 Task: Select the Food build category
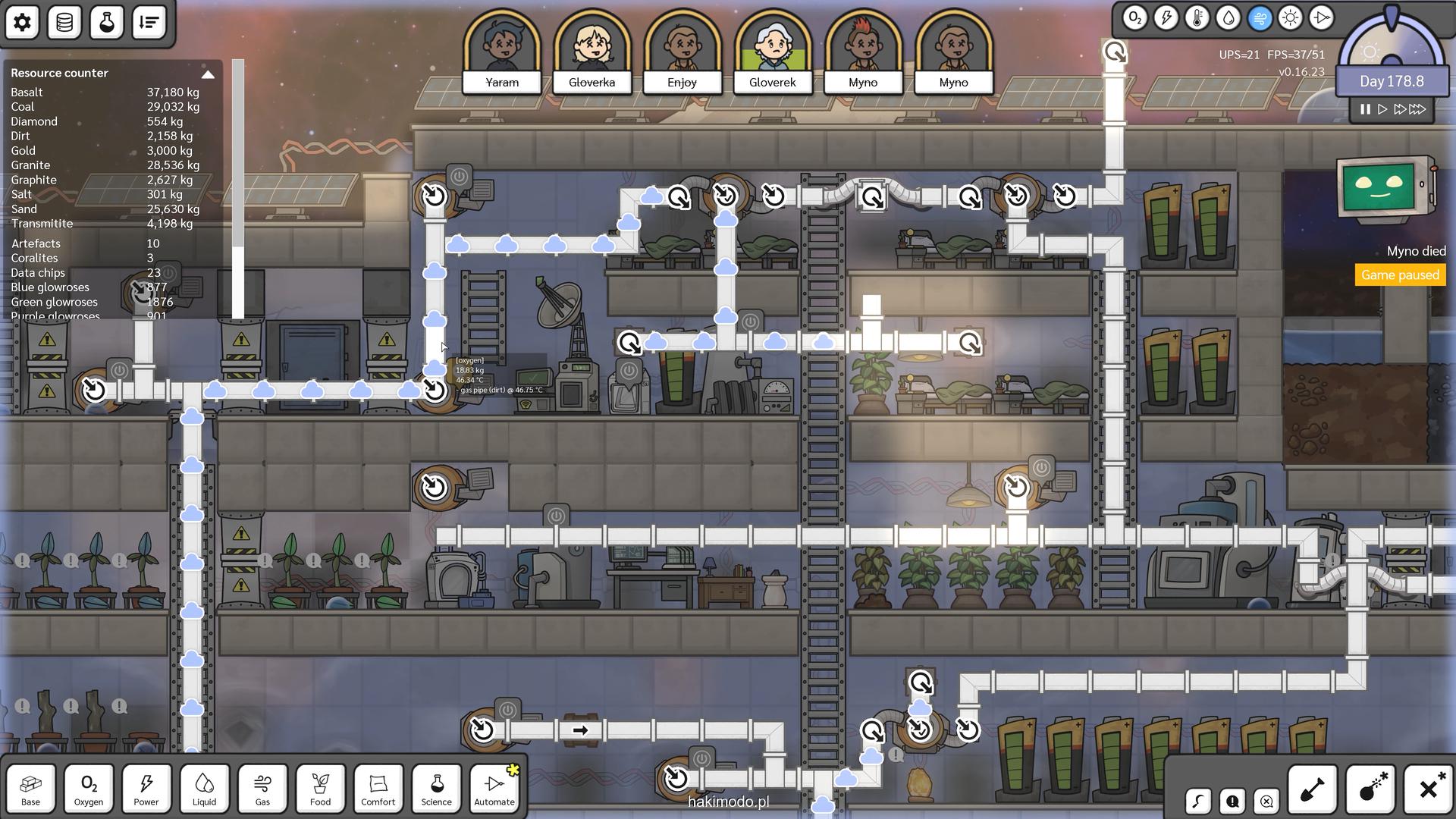[x=320, y=789]
